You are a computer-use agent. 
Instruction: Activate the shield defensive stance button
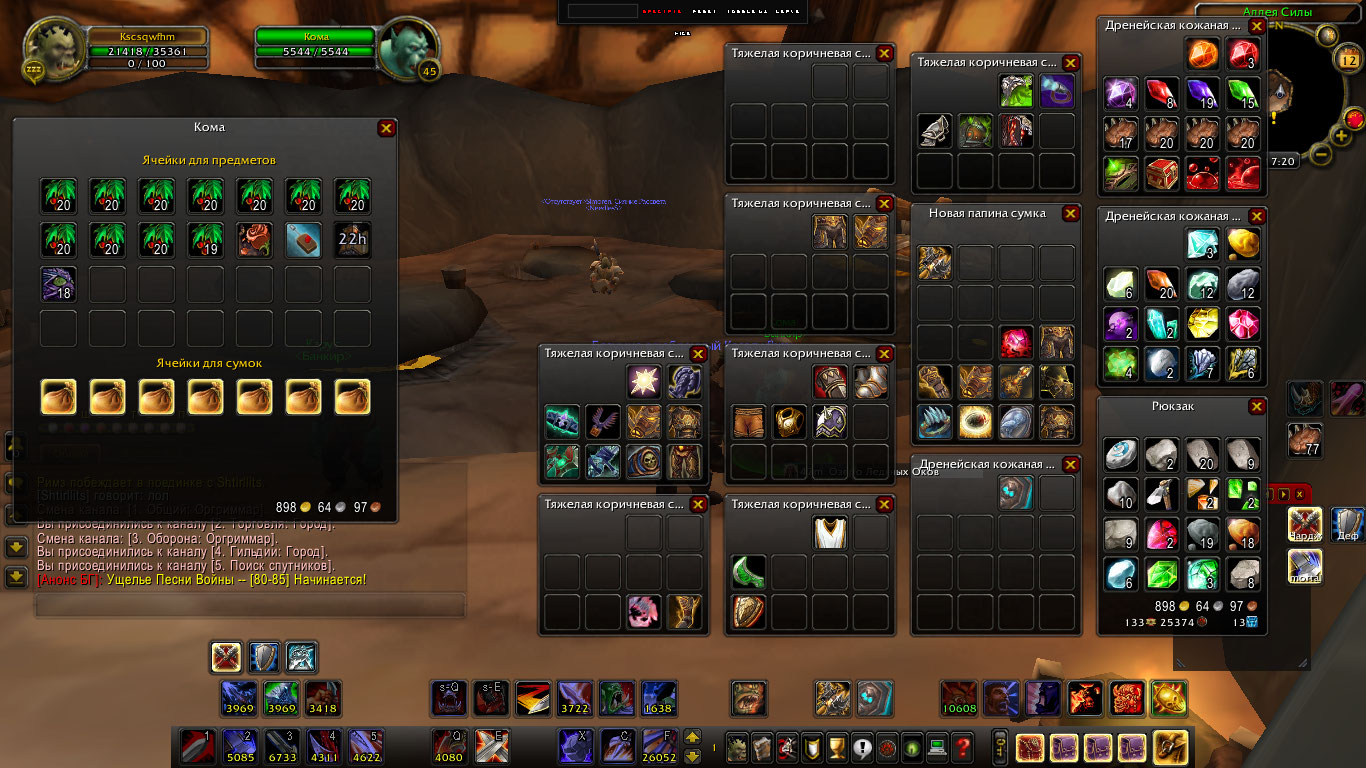coord(264,657)
